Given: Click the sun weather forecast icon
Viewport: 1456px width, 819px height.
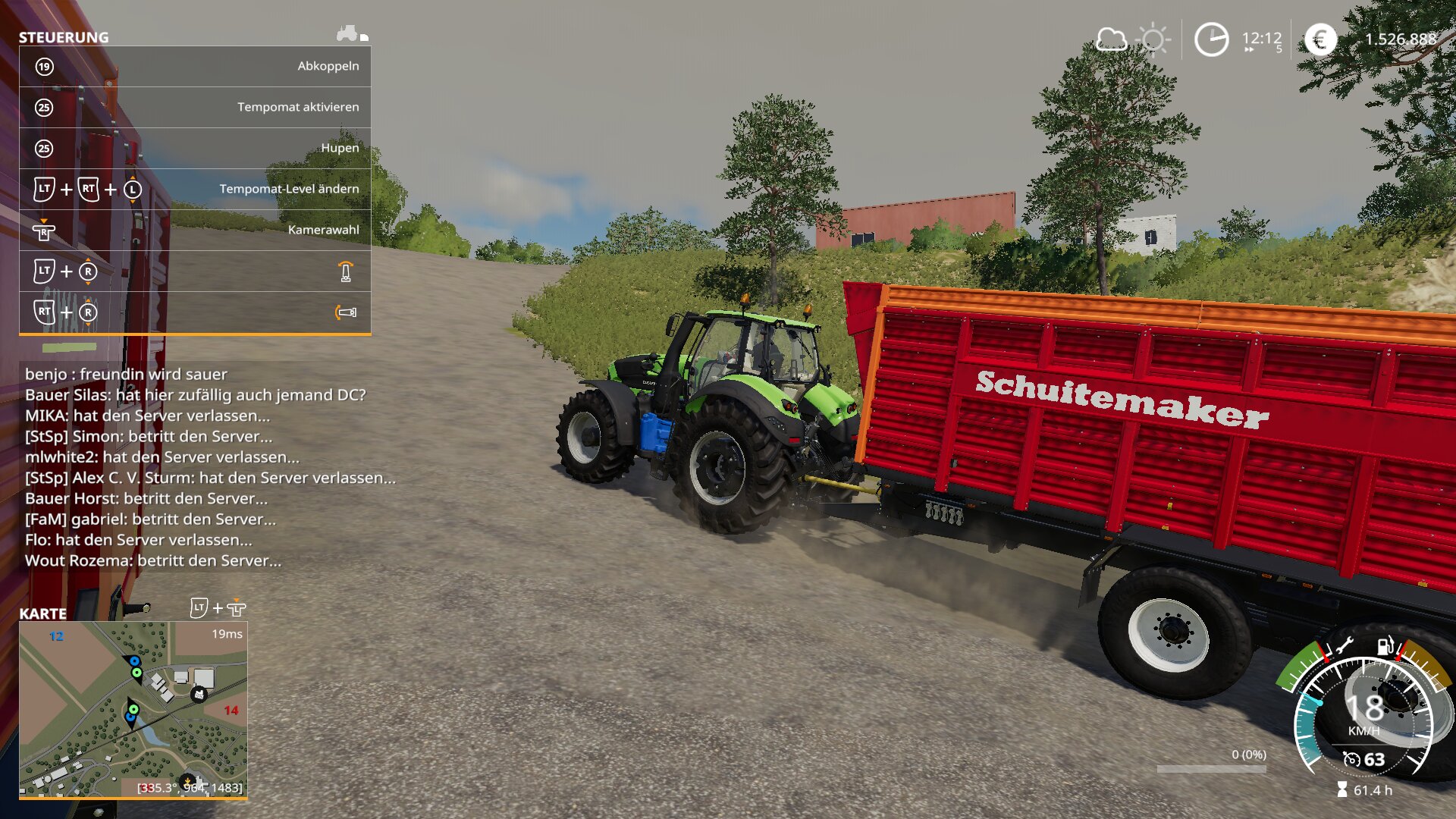Looking at the screenshot, I should click(x=1153, y=39).
